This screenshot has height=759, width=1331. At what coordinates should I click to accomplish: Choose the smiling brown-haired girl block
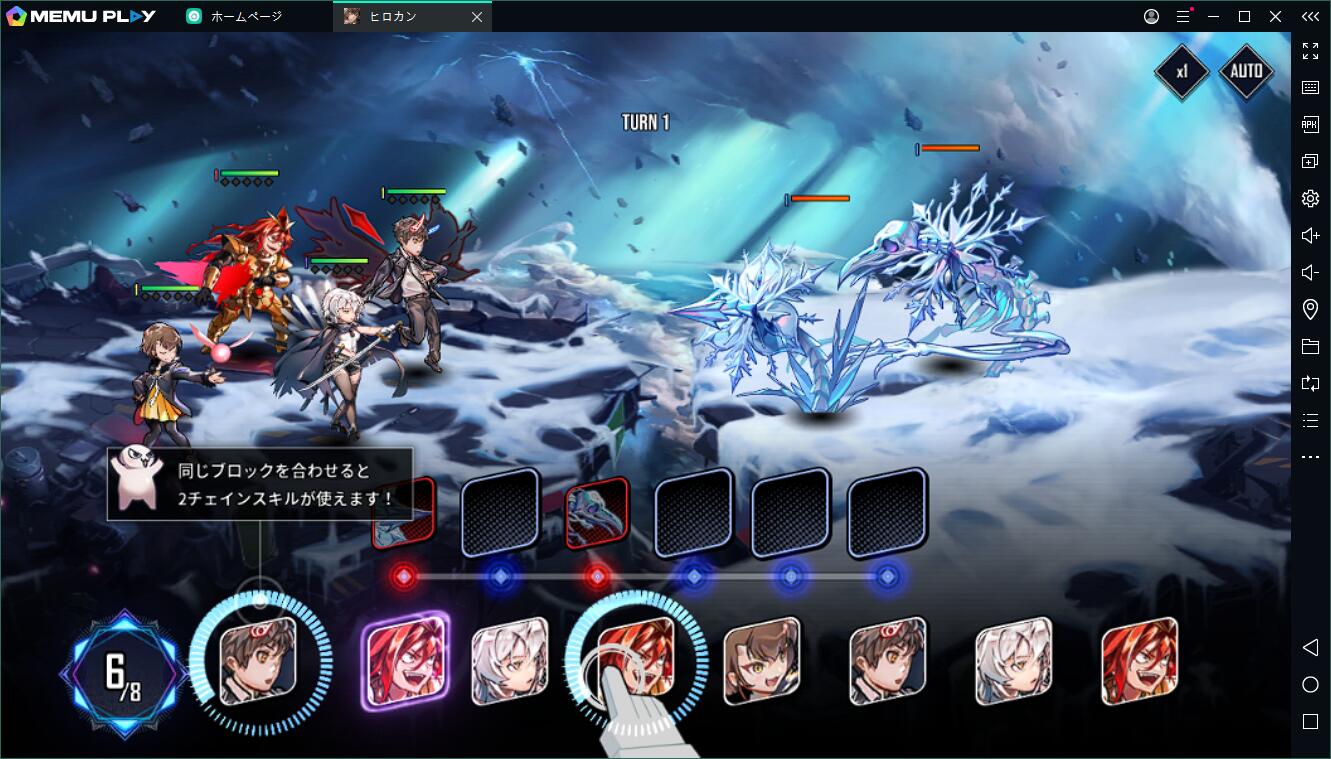coord(762,659)
